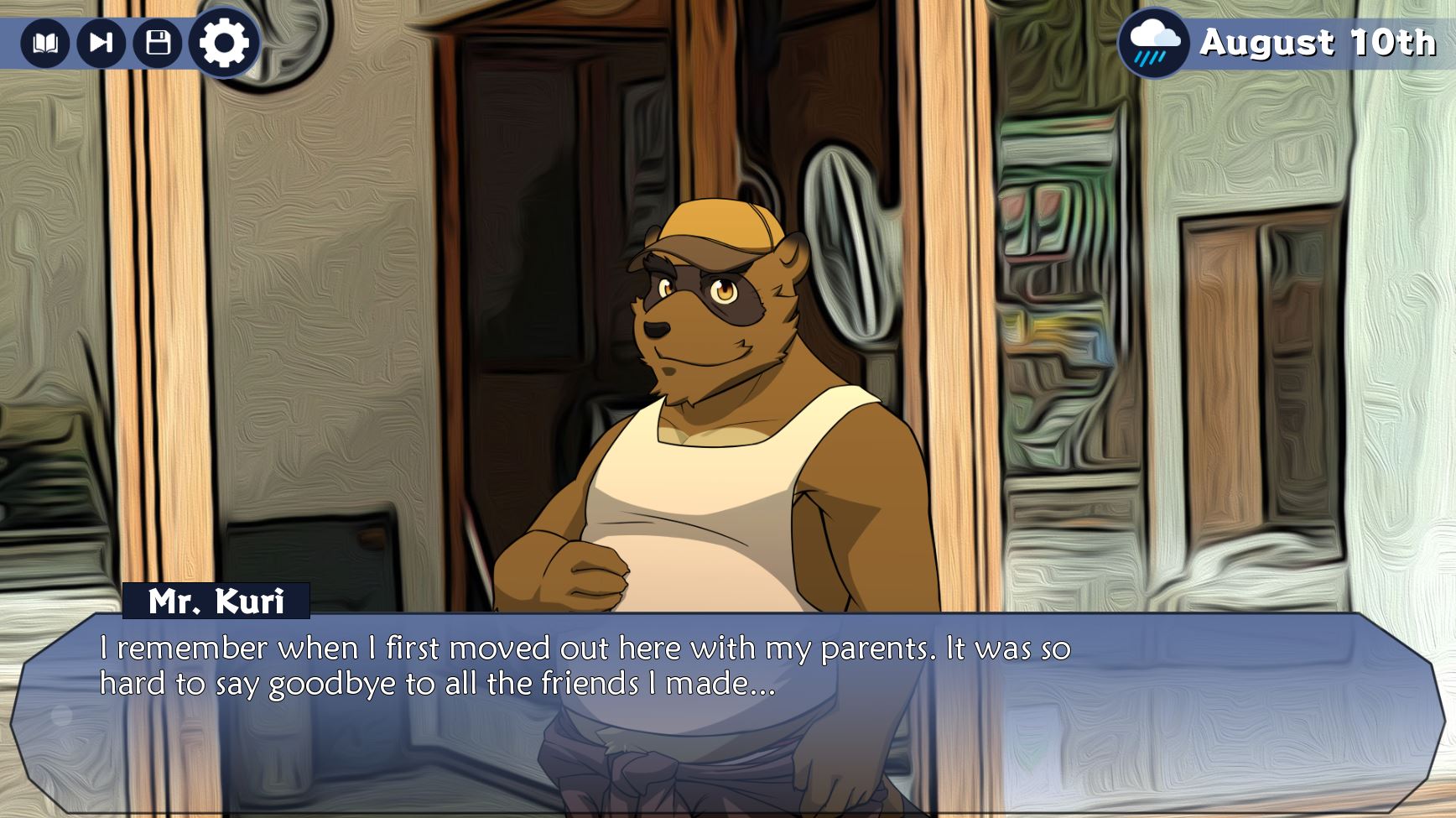Open the save menu floppy disk icon
1456x818 pixels.
pyautogui.click(x=158, y=43)
